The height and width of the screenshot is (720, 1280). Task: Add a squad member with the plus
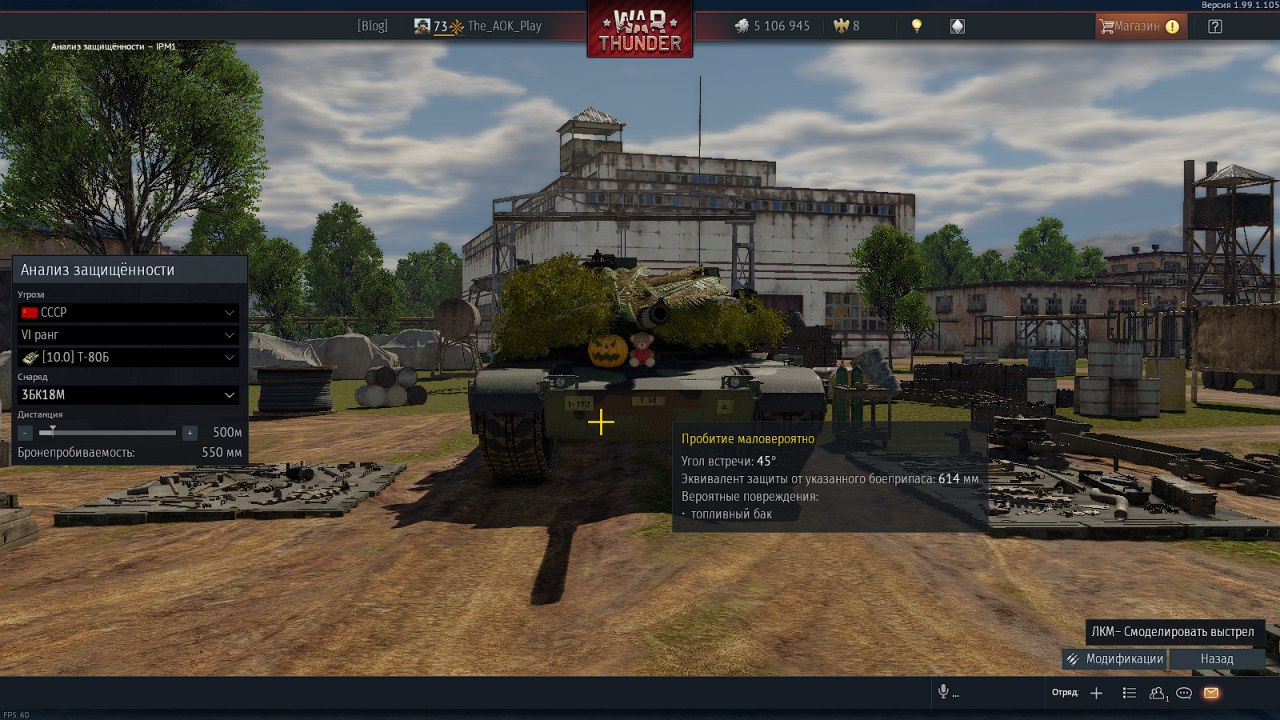pyautogui.click(x=1096, y=693)
